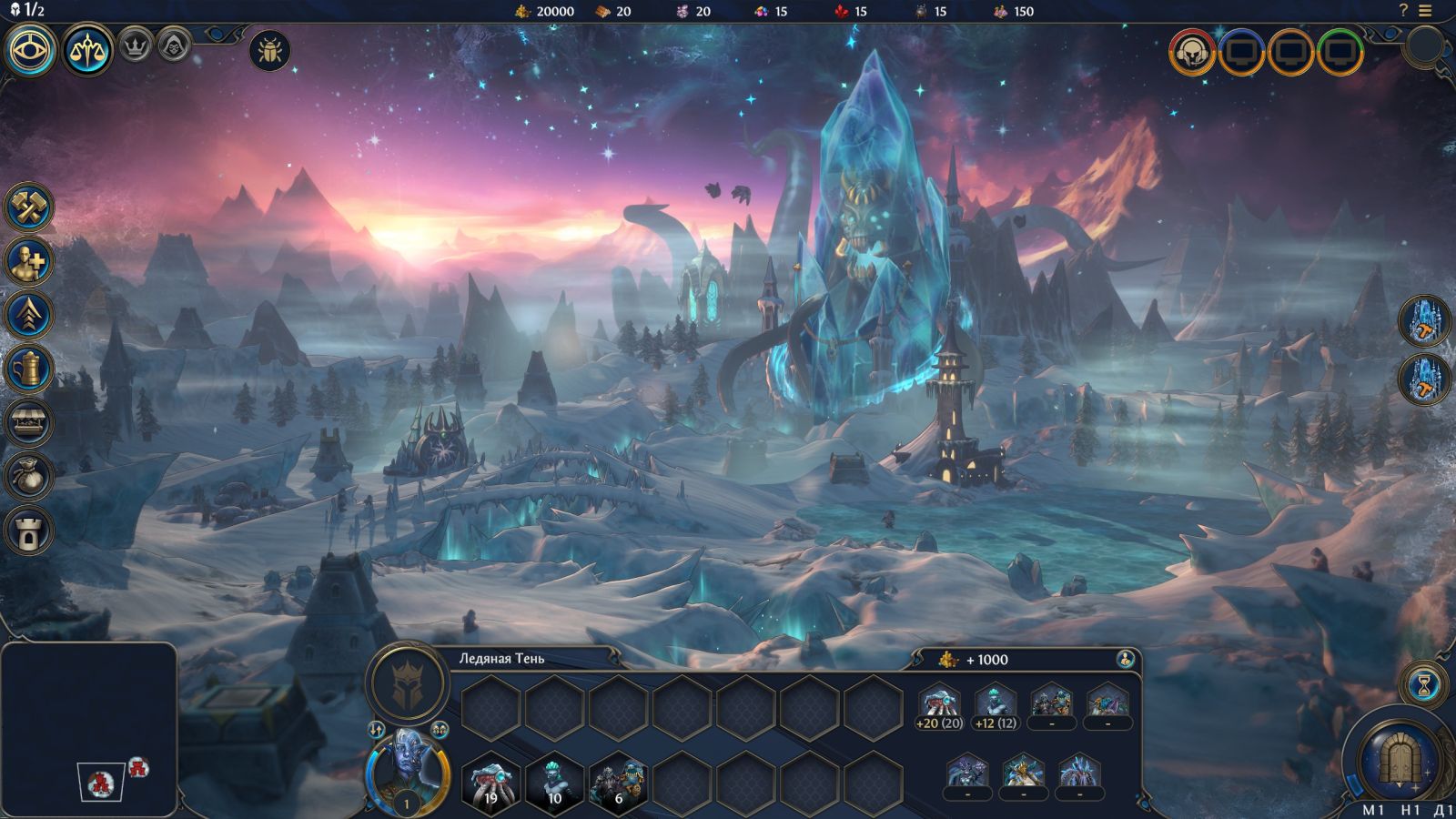The image size is (1456, 819).
Task: Click the golden figure recruit icon
Action: click(29, 262)
